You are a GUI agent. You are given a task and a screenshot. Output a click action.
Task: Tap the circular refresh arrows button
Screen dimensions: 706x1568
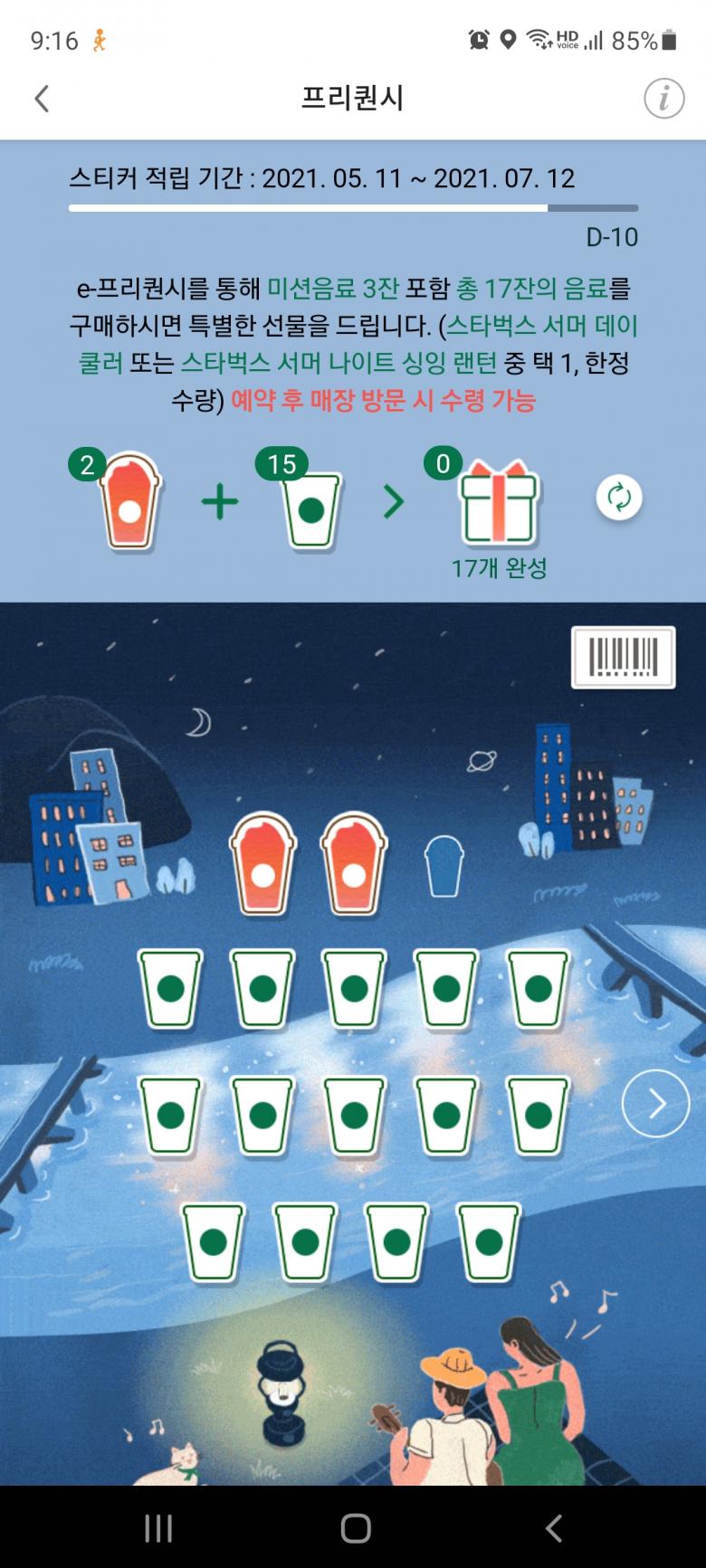pos(619,498)
